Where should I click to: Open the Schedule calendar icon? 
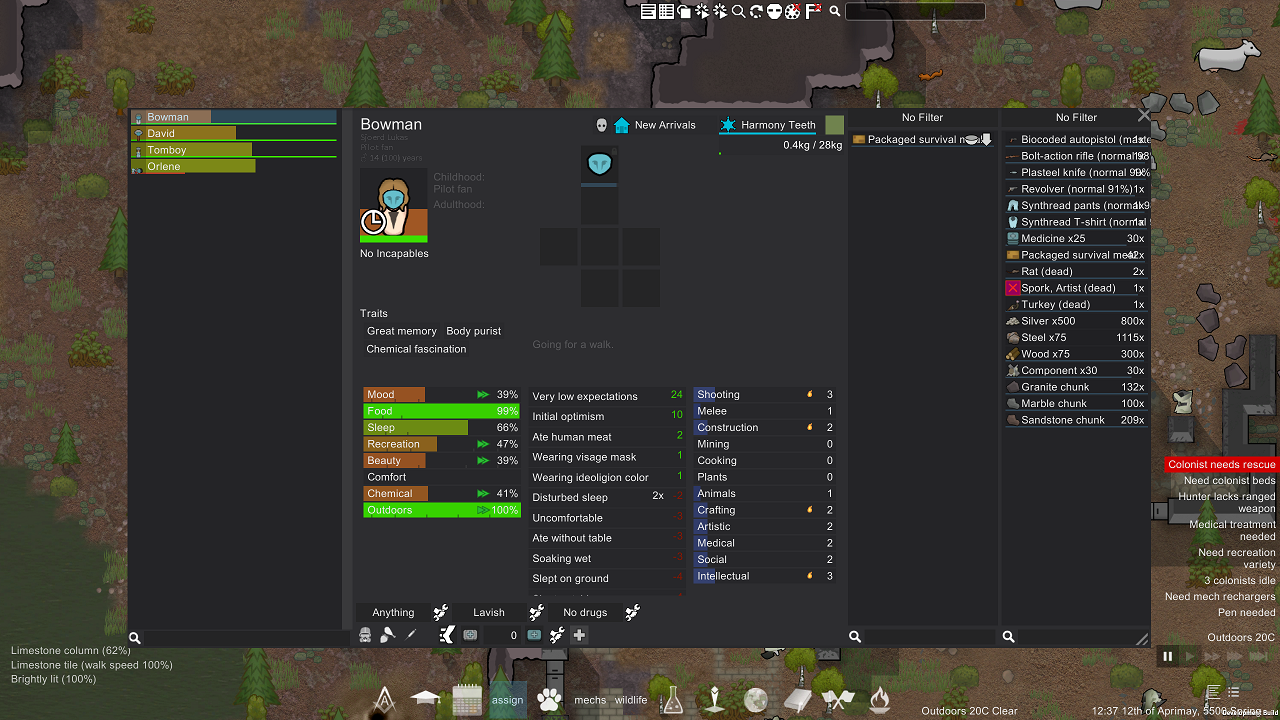tap(466, 699)
